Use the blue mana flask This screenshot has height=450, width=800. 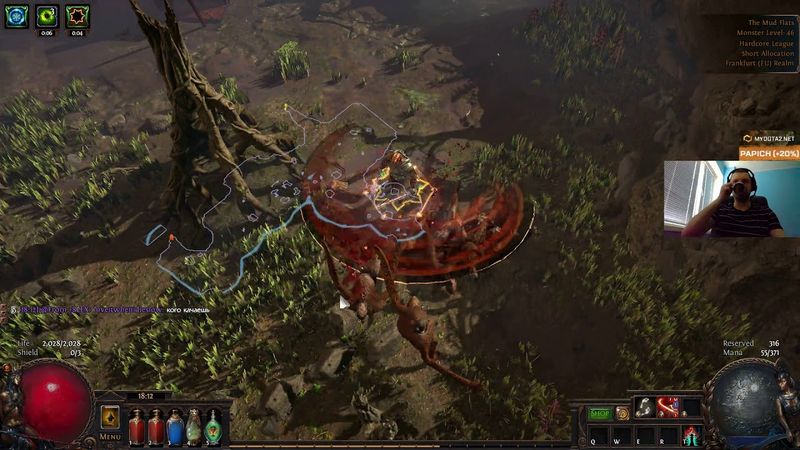175,426
